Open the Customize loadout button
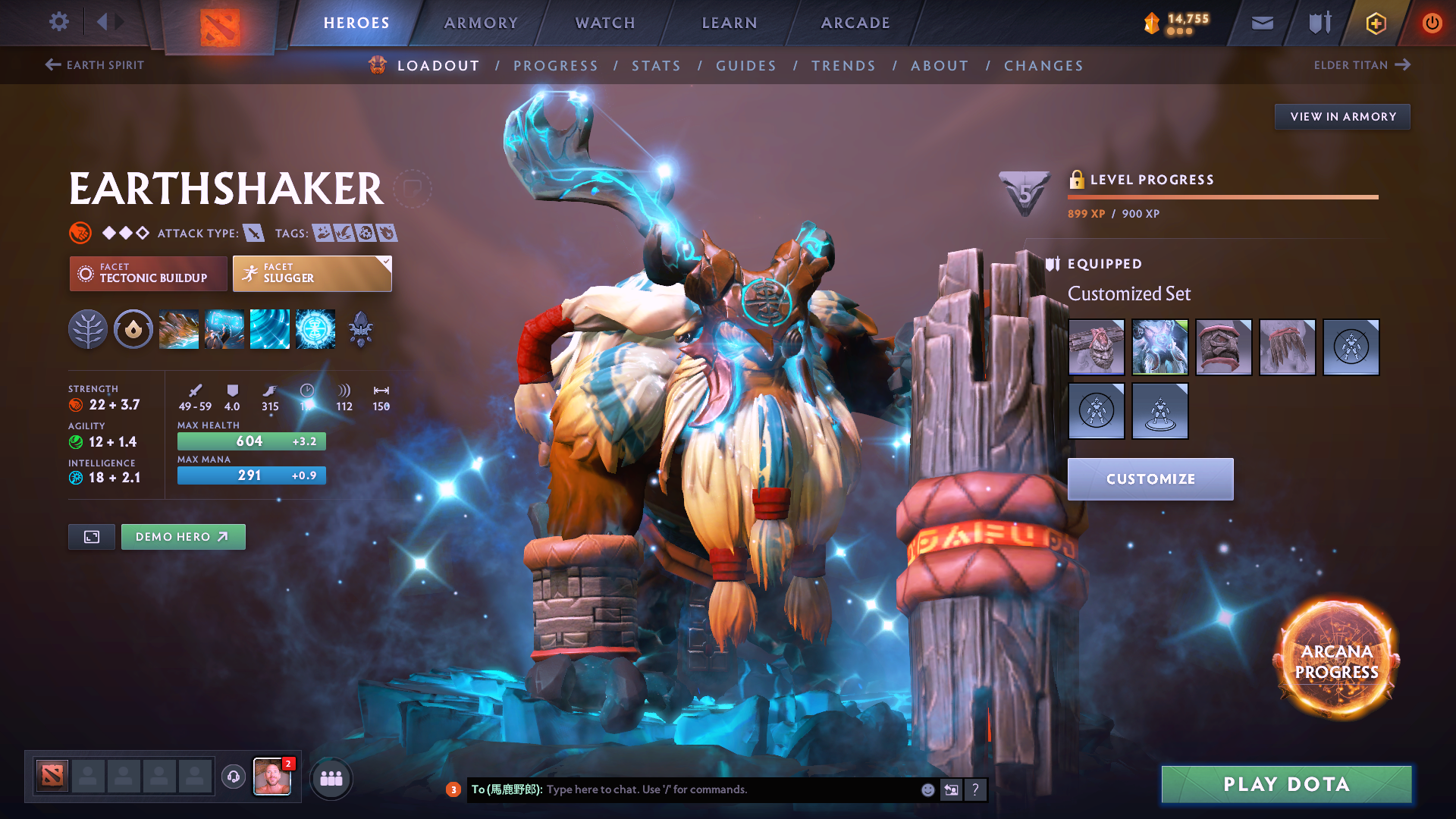The width and height of the screenshot is (1456, 819). pos(1150,479)
